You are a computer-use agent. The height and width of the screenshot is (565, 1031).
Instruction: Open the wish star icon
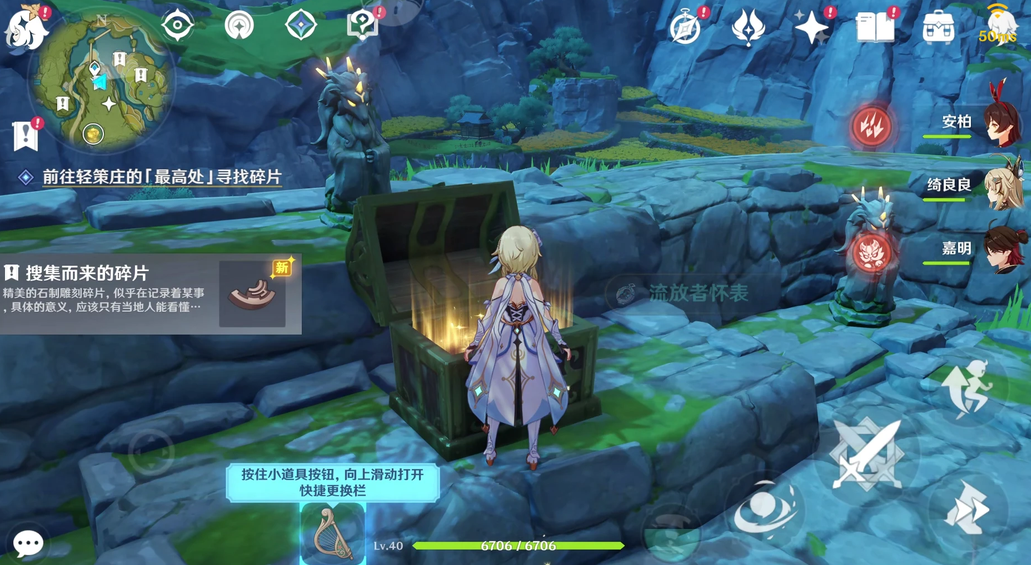coord(811,28)
